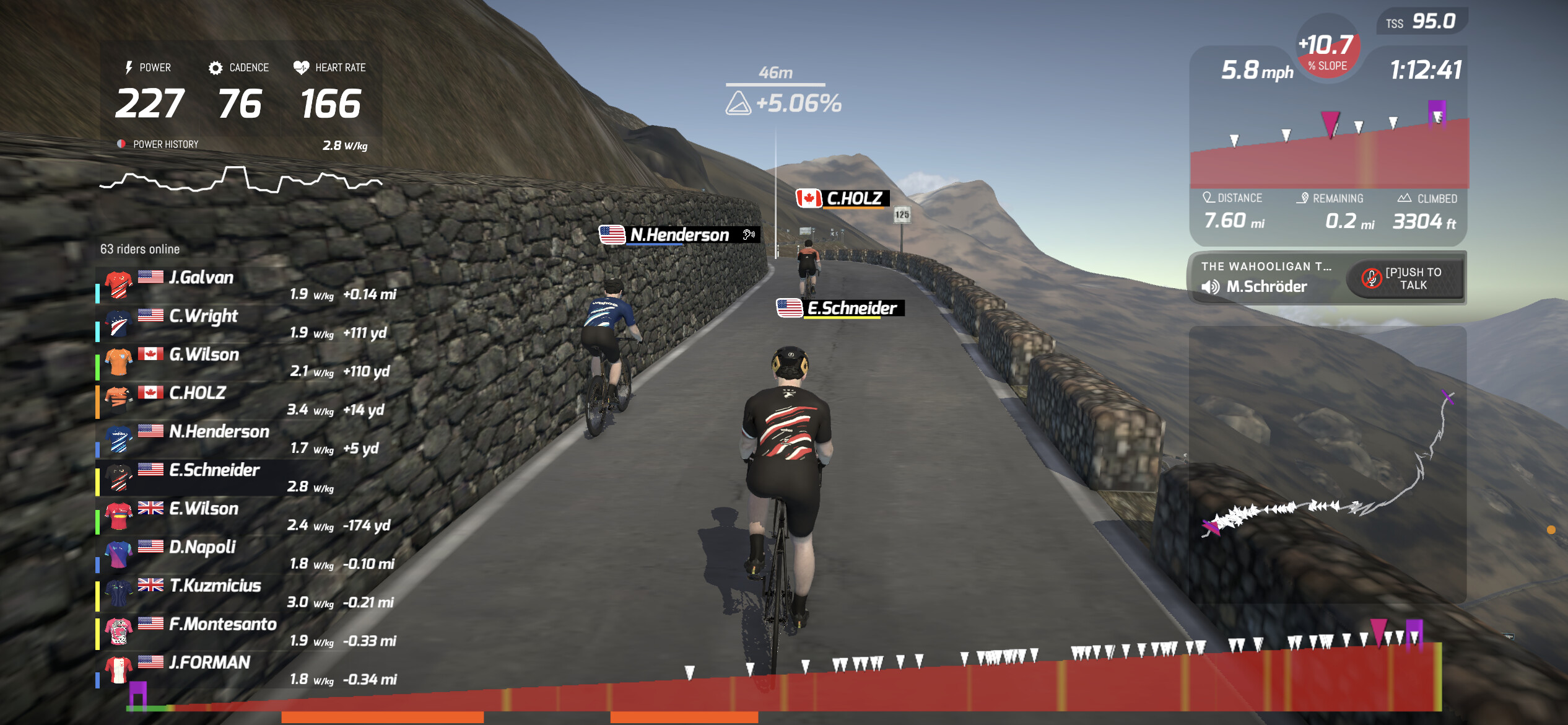Click the N.Henderson name tag above rider

click(679, 235)
